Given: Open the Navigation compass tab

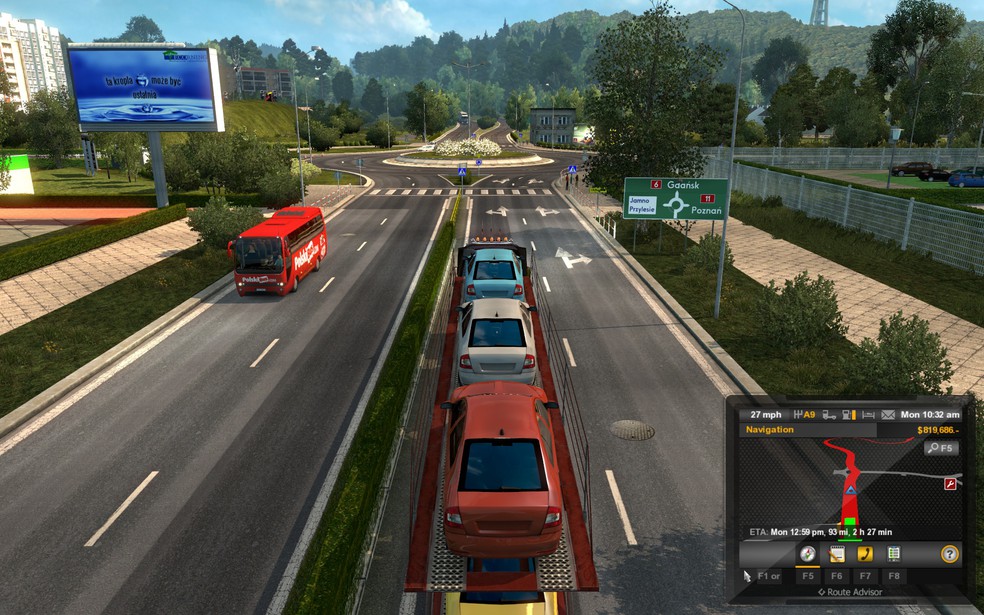Looking at the screenshot, I should click(x=807, y=554).
